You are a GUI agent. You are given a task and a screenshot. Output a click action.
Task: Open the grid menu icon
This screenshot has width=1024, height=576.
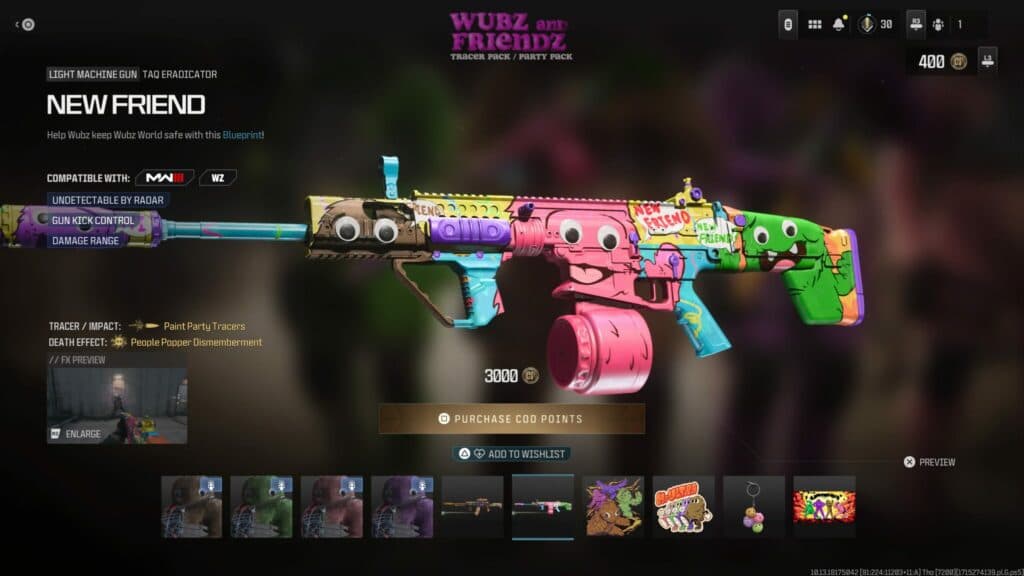[814, 24]
